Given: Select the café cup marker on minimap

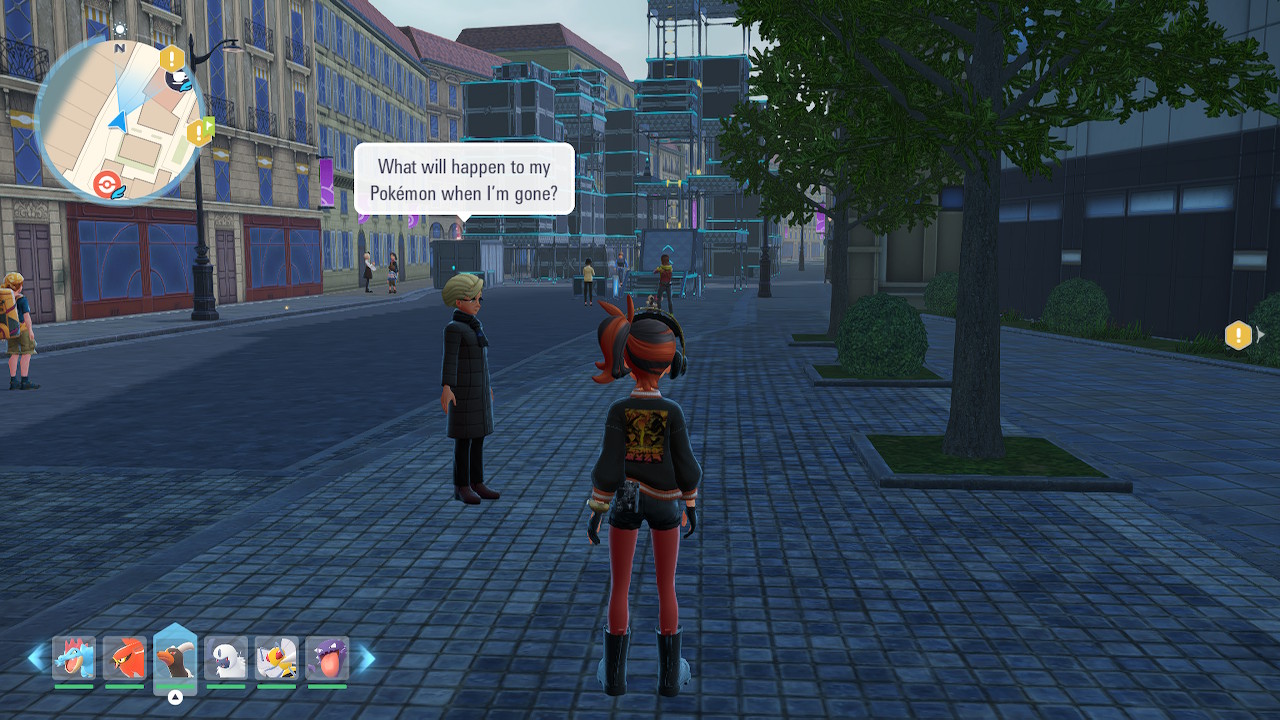Looking at the screenshot, I should [180, 80].
